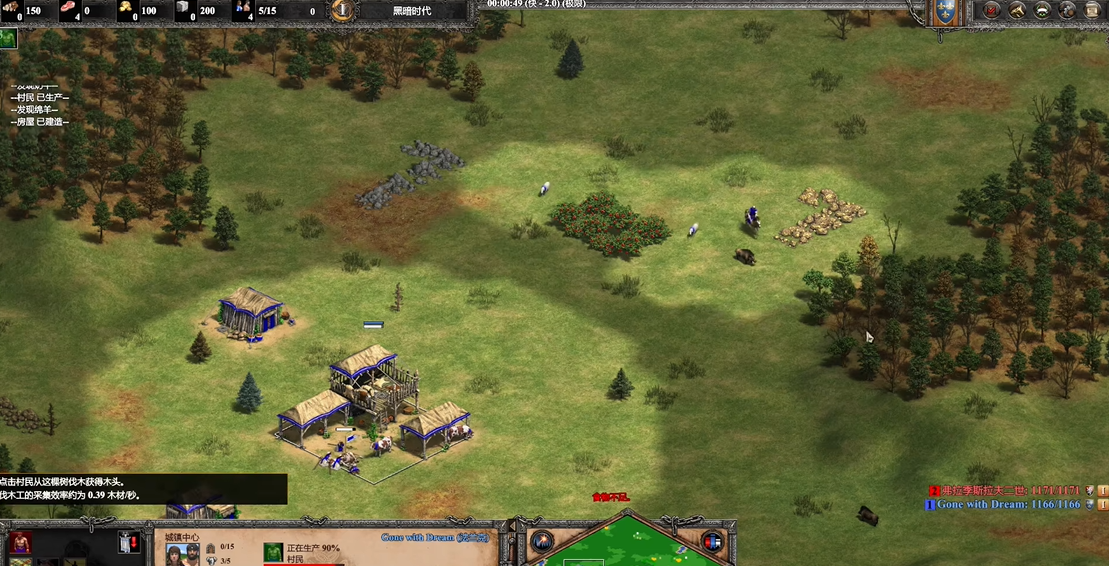
Task: Train a villager from the command panel
Action: coord(19,543)
